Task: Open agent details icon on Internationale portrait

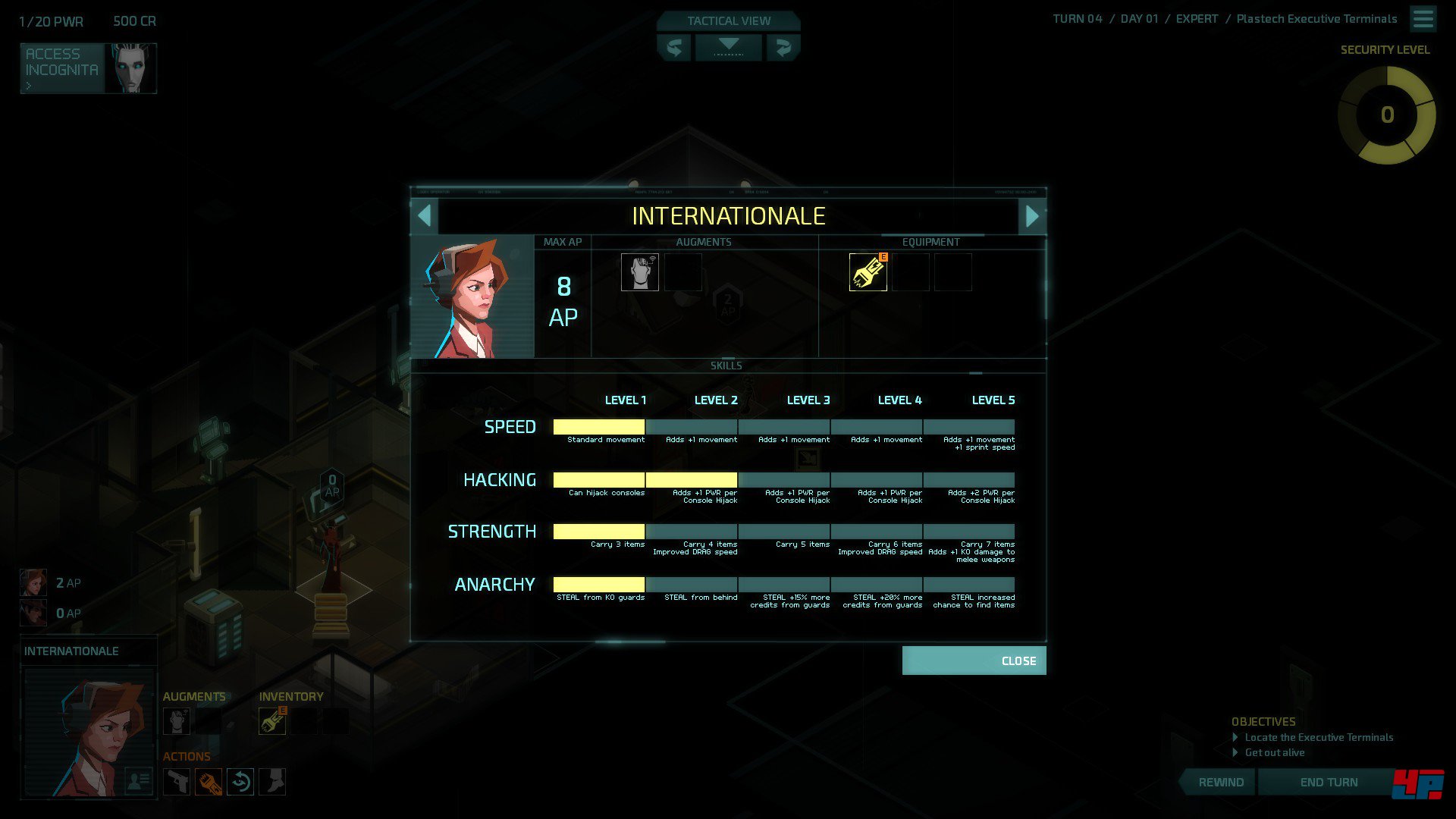Action: 138,780
